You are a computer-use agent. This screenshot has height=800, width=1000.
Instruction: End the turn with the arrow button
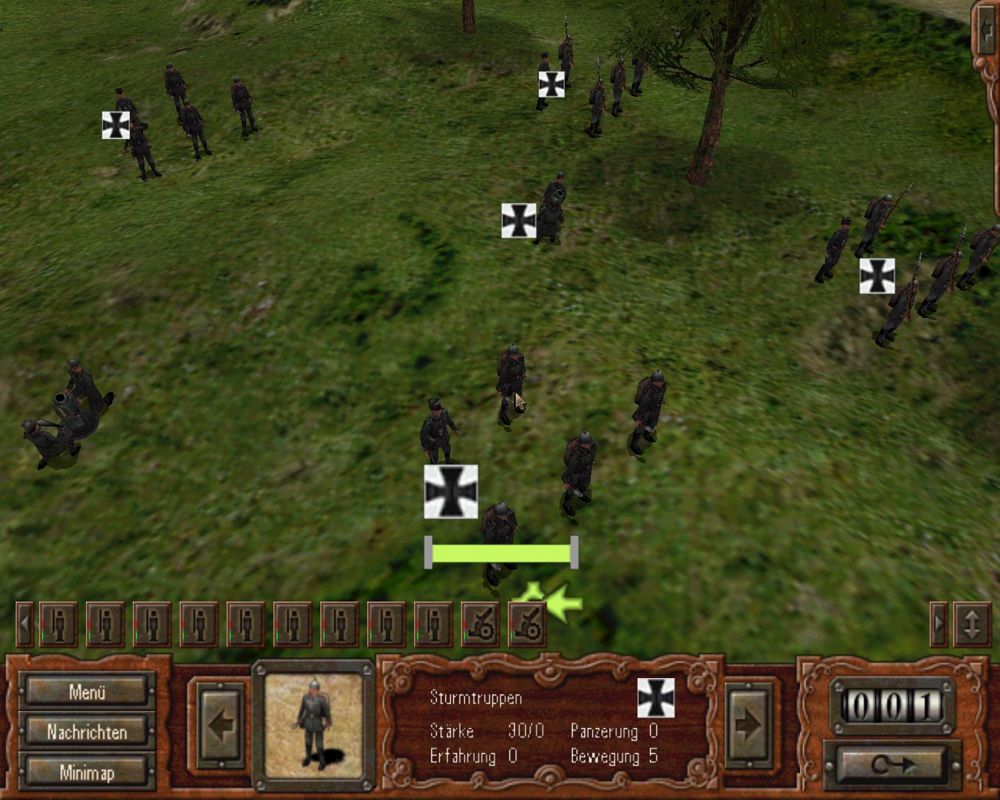tap(892, 765)
